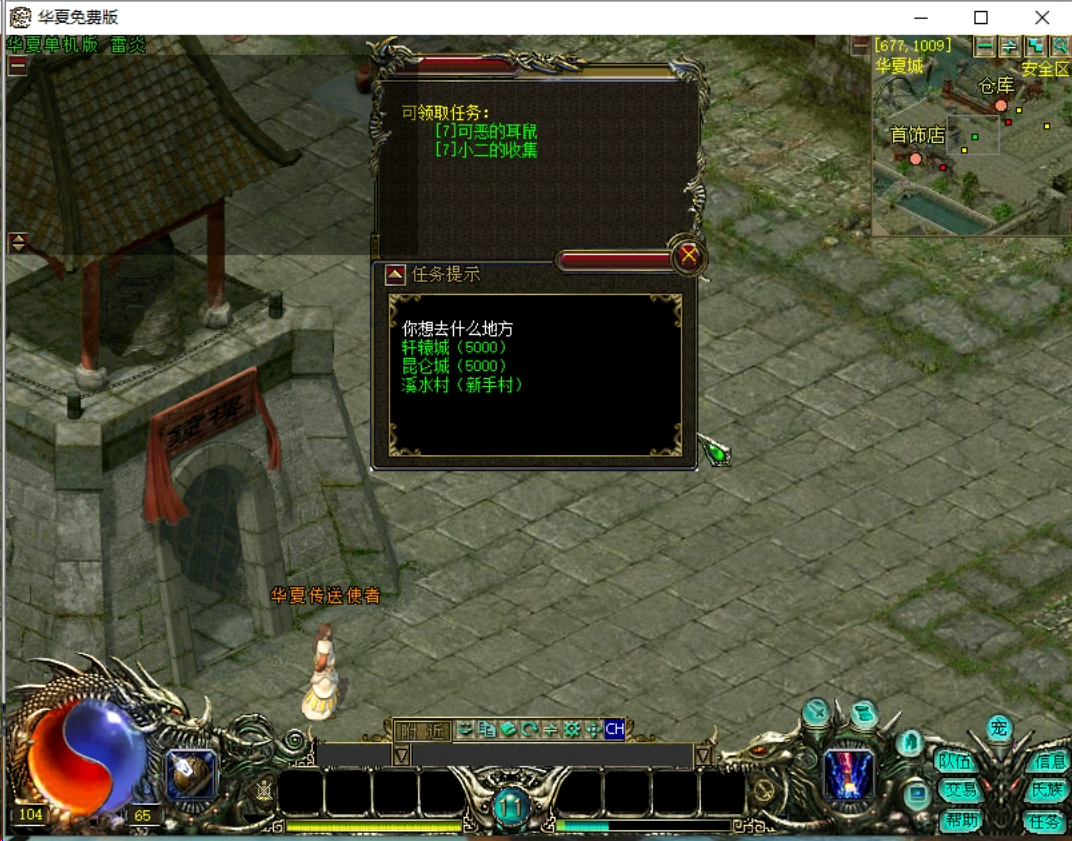Maximize the game window

click(x=981, y=18)
